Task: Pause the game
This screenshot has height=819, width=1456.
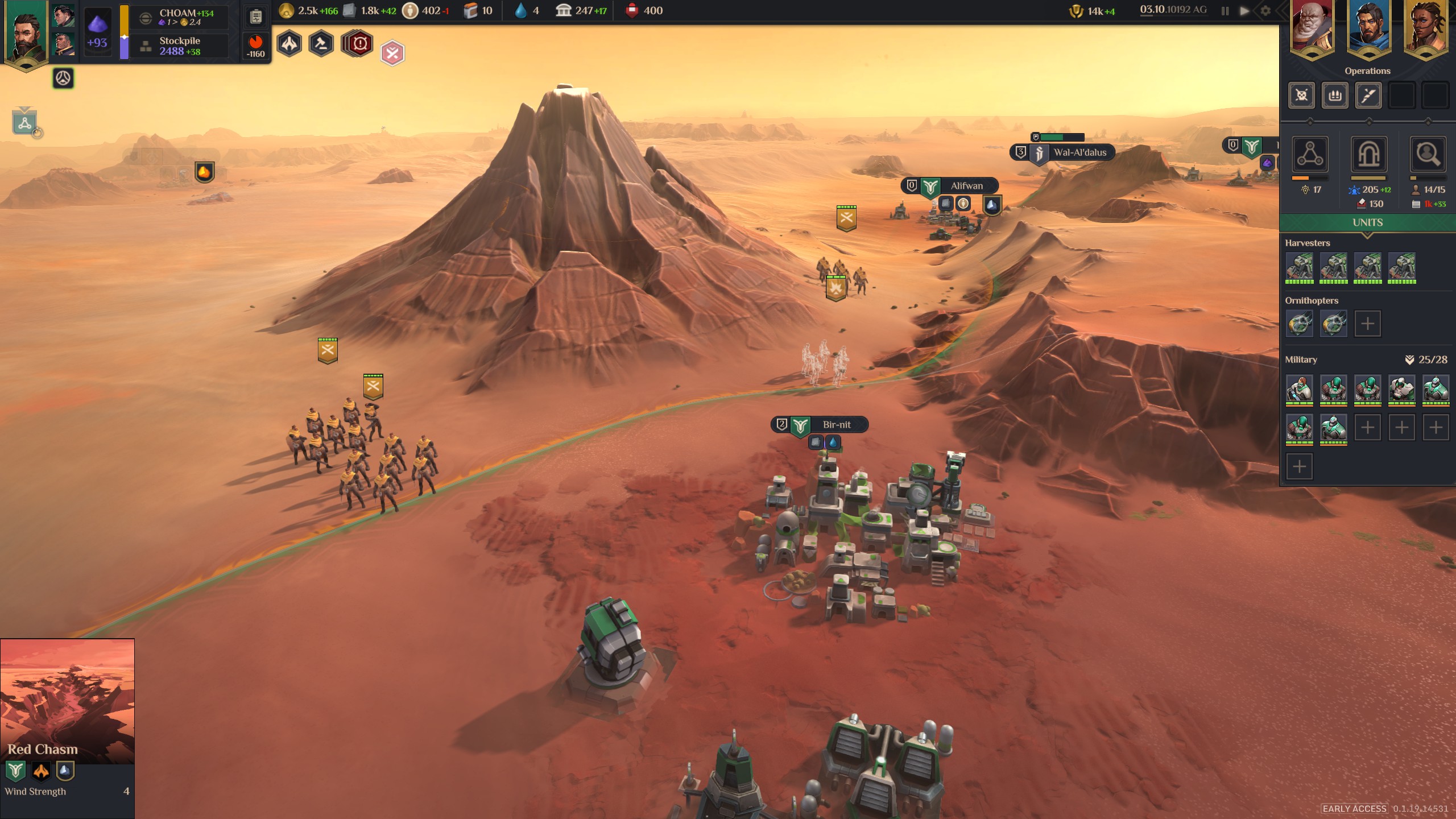Action: [1225, 11]
